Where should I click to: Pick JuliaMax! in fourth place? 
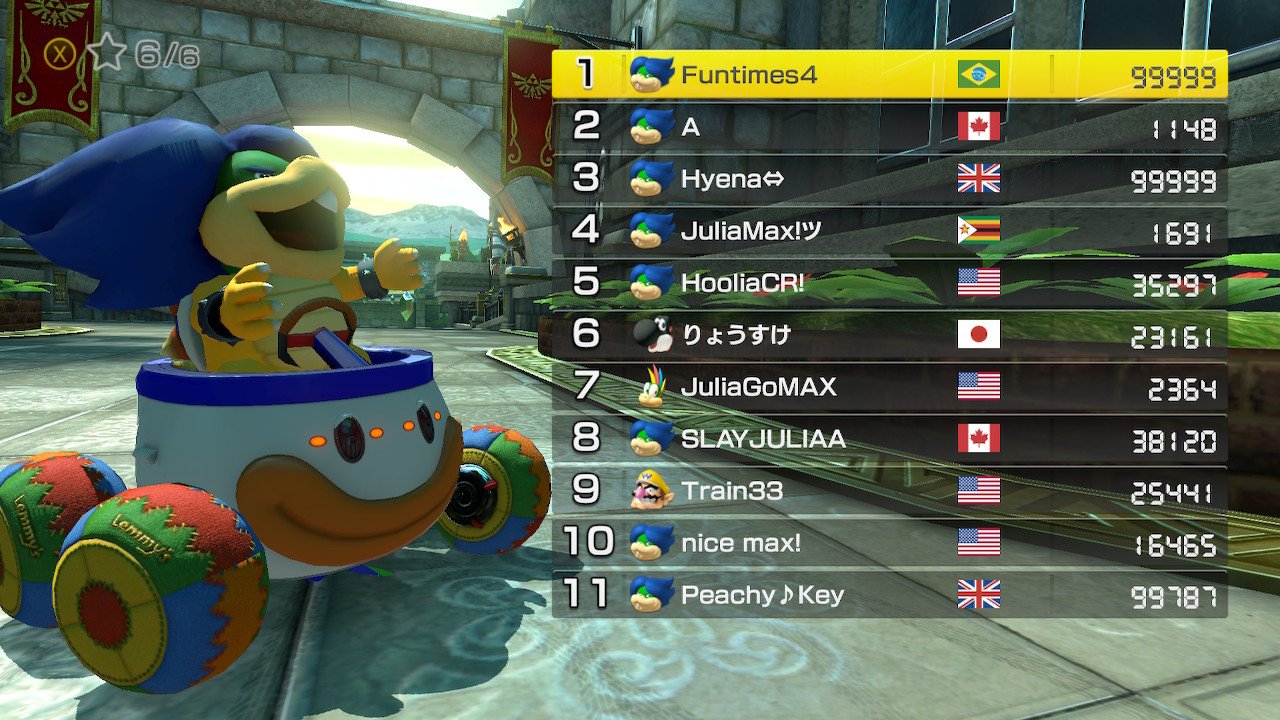[x=889, y=231]
